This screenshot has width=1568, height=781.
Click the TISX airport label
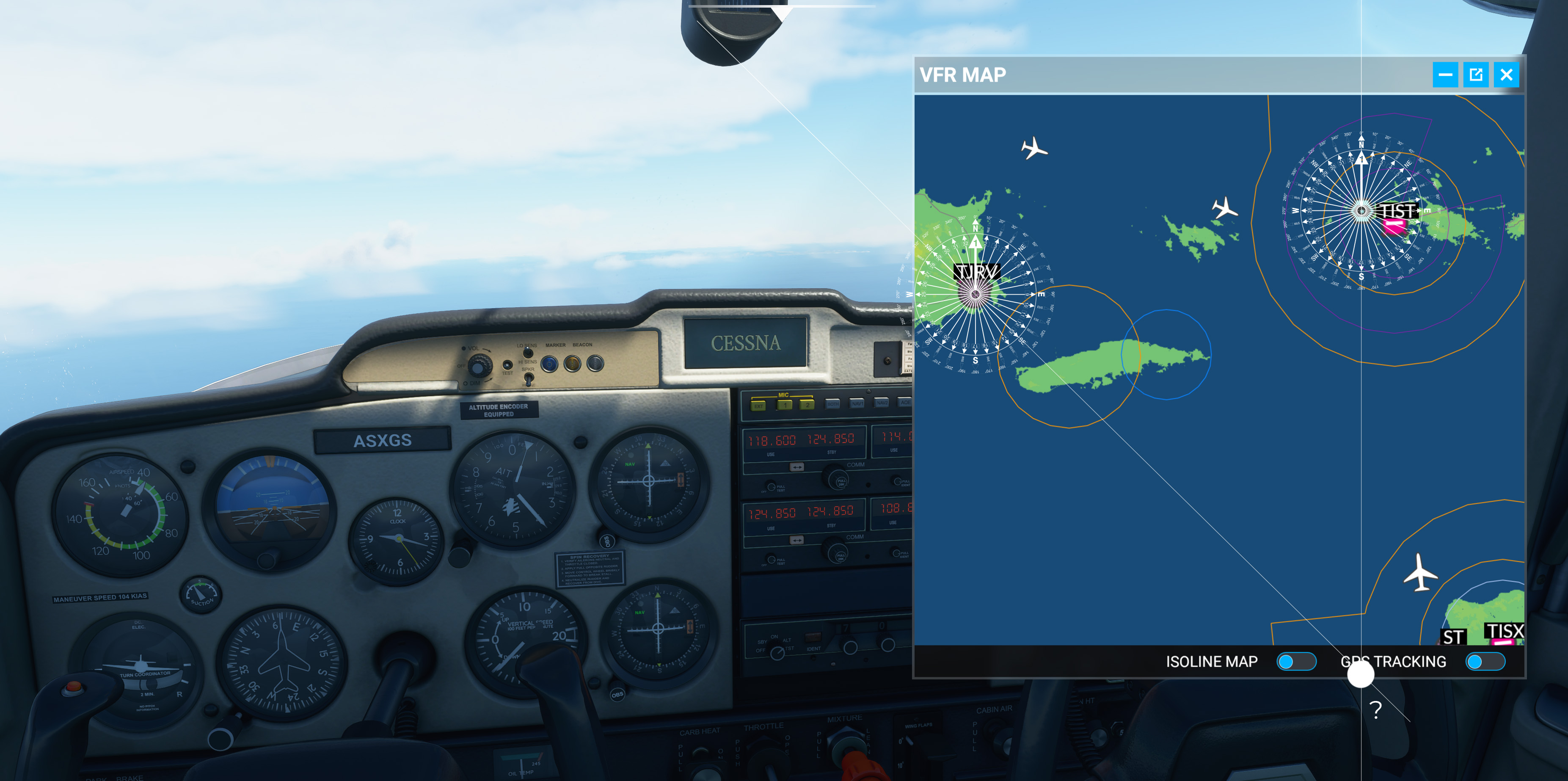1504,631
